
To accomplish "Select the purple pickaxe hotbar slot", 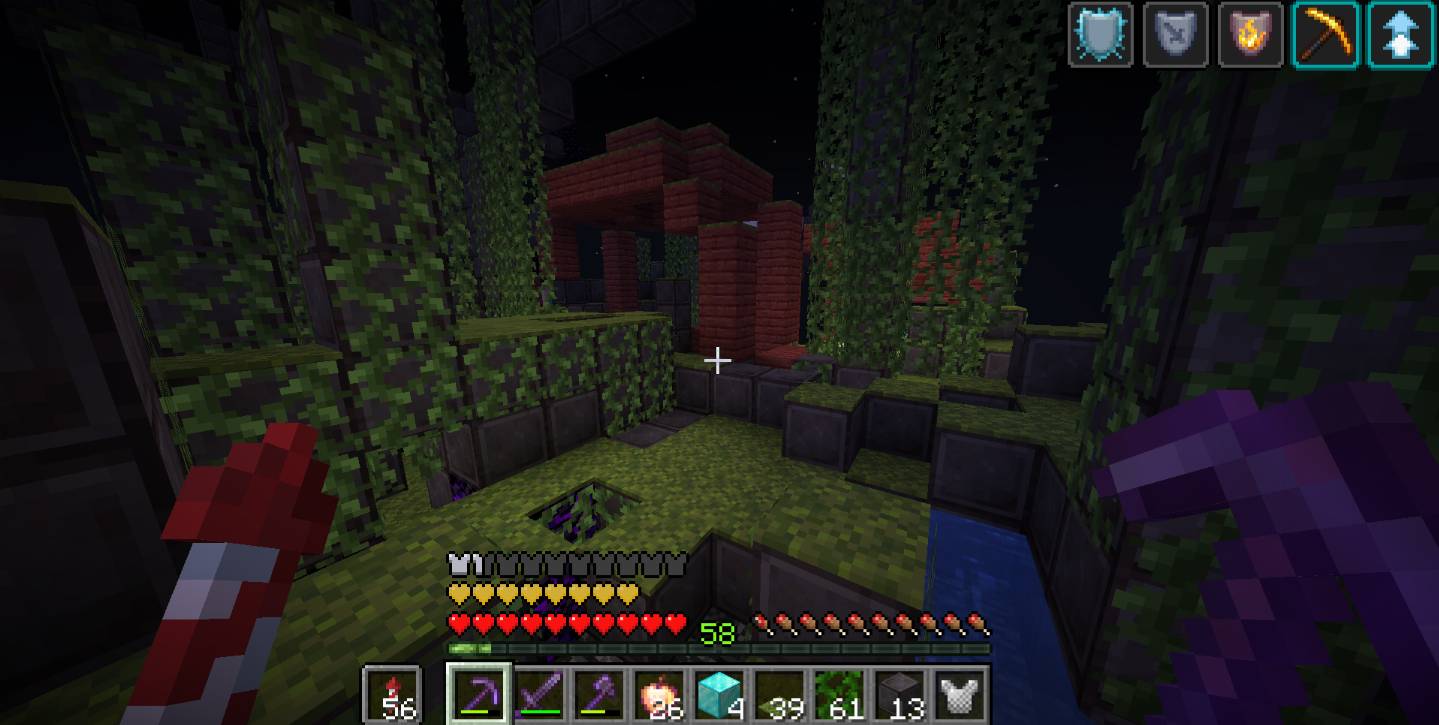I will tap(481, 693).
